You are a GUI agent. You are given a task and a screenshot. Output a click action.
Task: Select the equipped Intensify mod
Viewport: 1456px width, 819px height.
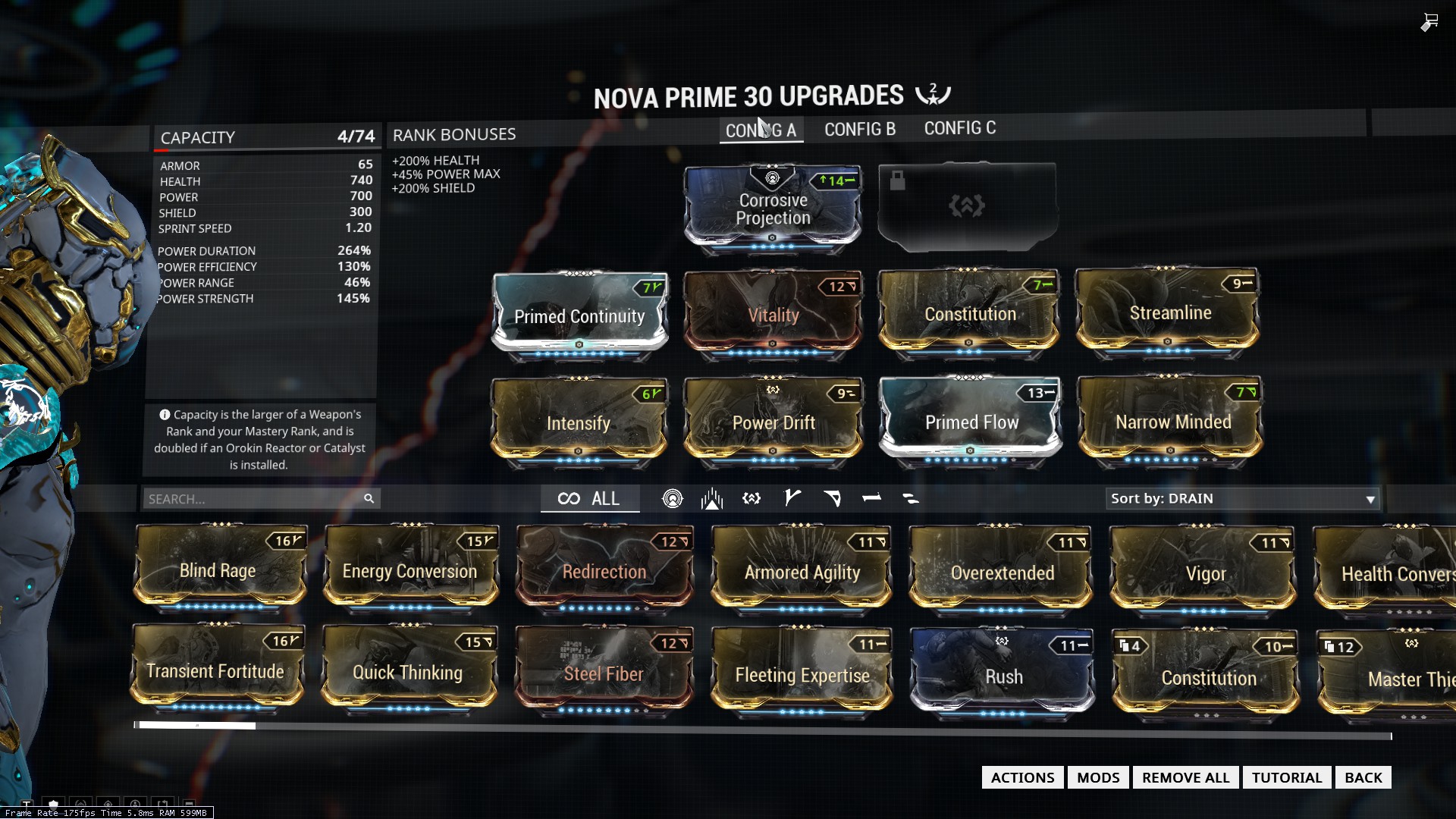[x=579, y=422]
